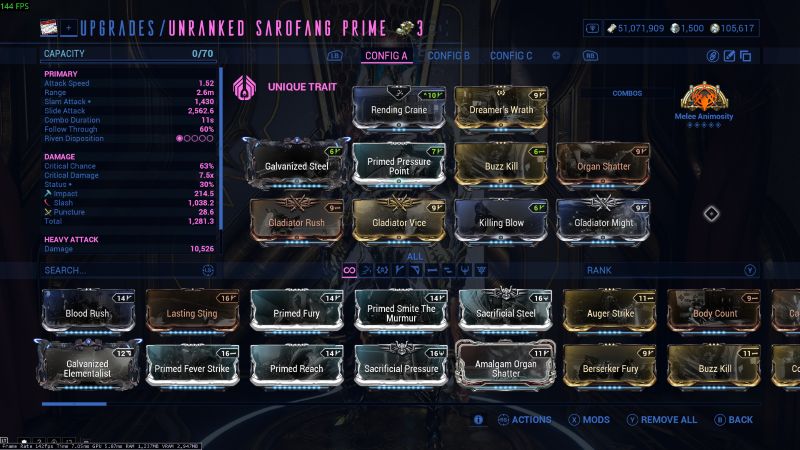Switch to the Config C tab
The image size is (800, 450).
click(x=511, y=55)
